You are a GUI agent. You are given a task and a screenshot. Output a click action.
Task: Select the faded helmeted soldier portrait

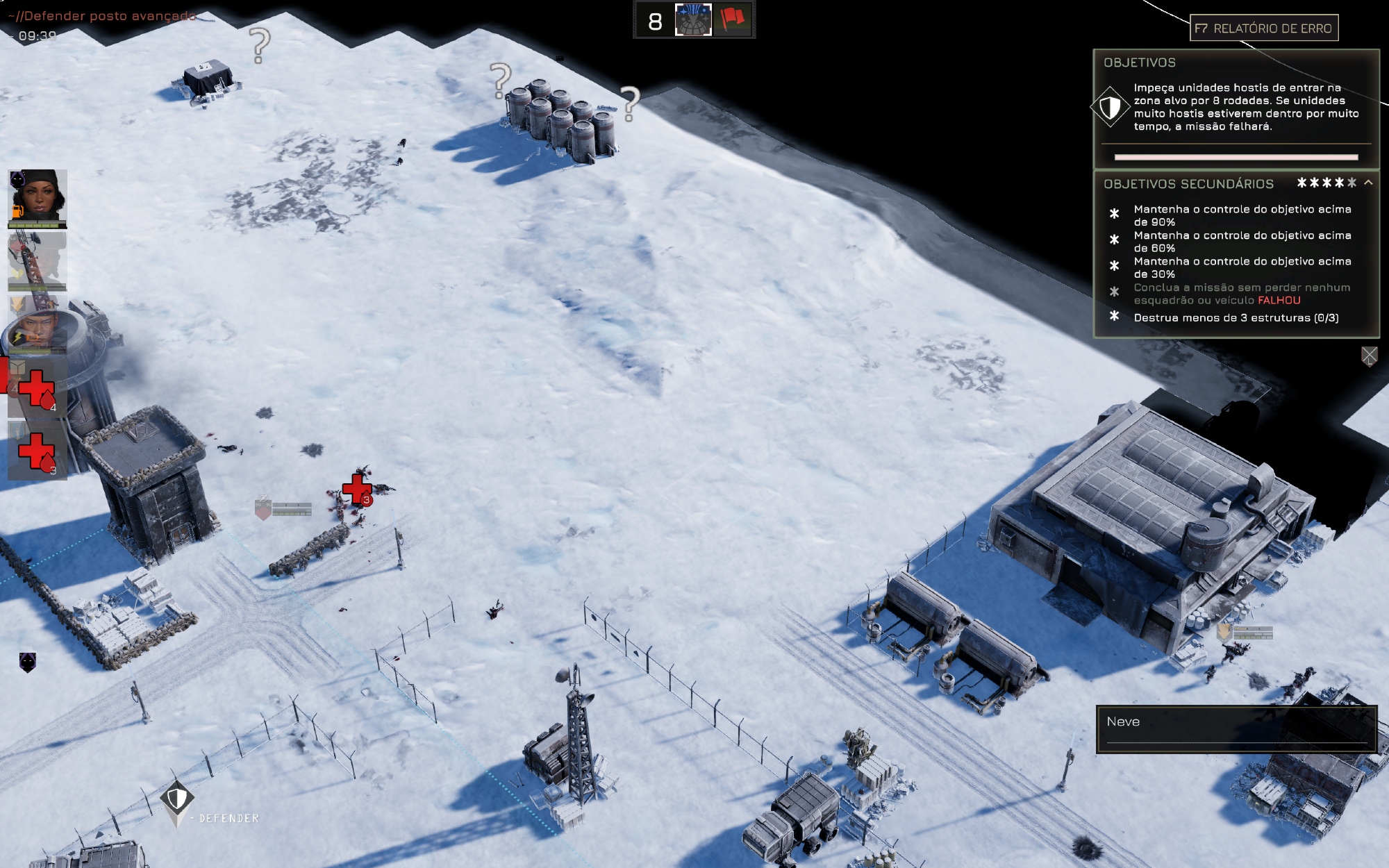[38, 261]
